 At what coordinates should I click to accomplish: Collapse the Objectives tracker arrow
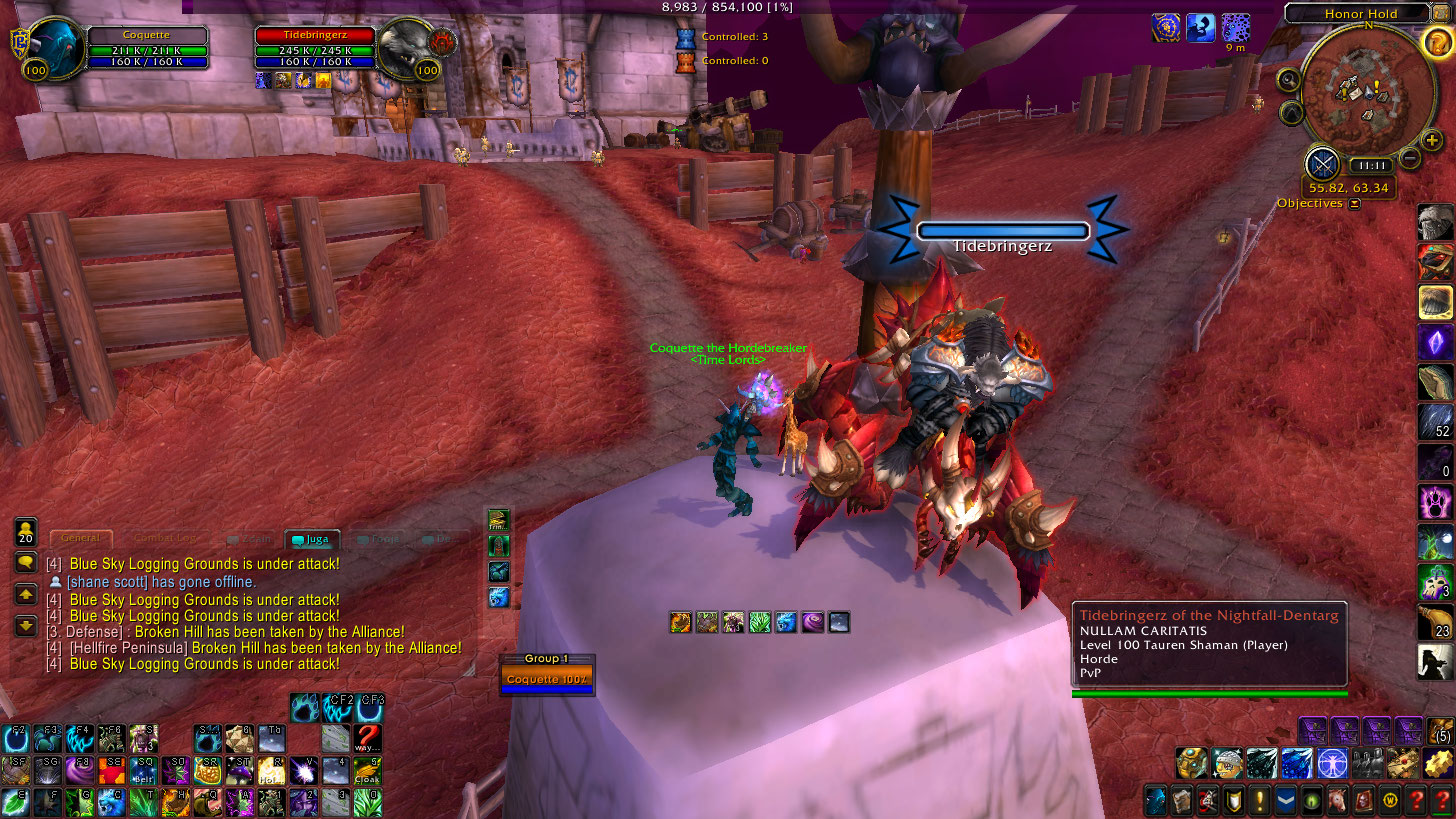(x=1354, y=204)
